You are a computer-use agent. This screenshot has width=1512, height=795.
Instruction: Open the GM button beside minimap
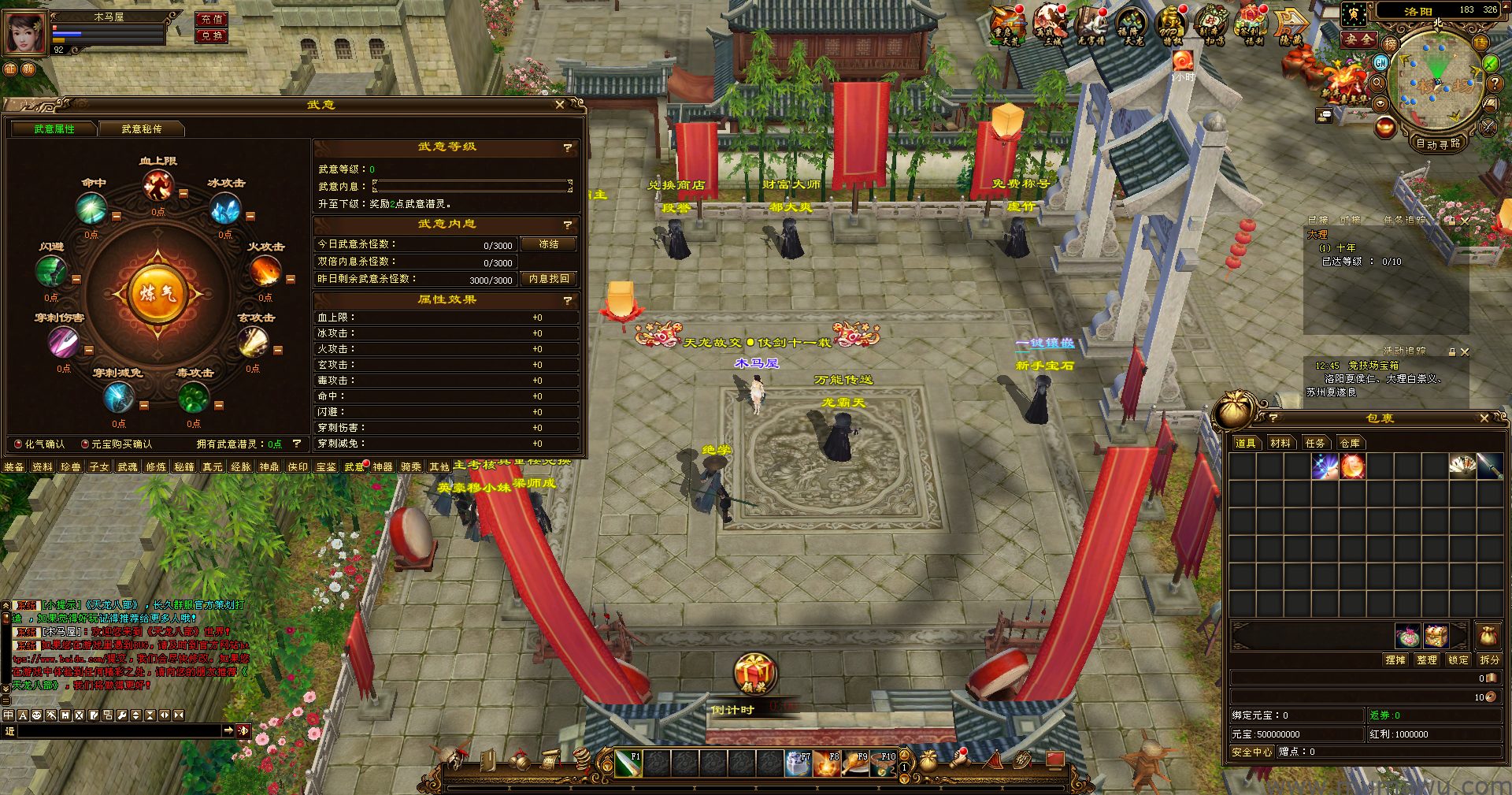coord(1380,62)
